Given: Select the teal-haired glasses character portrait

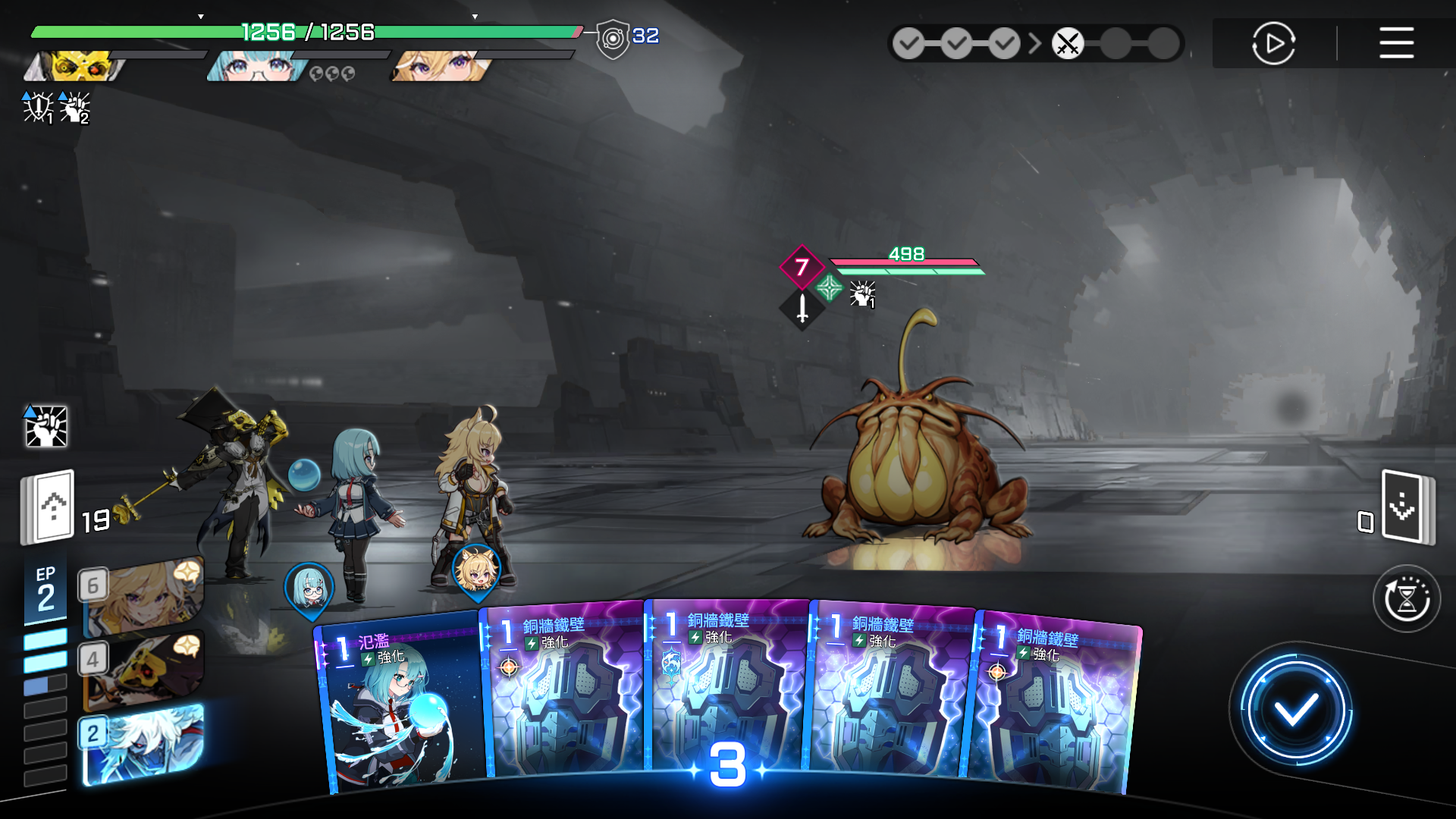Looking at the screenshot, I should coord(258,67).
